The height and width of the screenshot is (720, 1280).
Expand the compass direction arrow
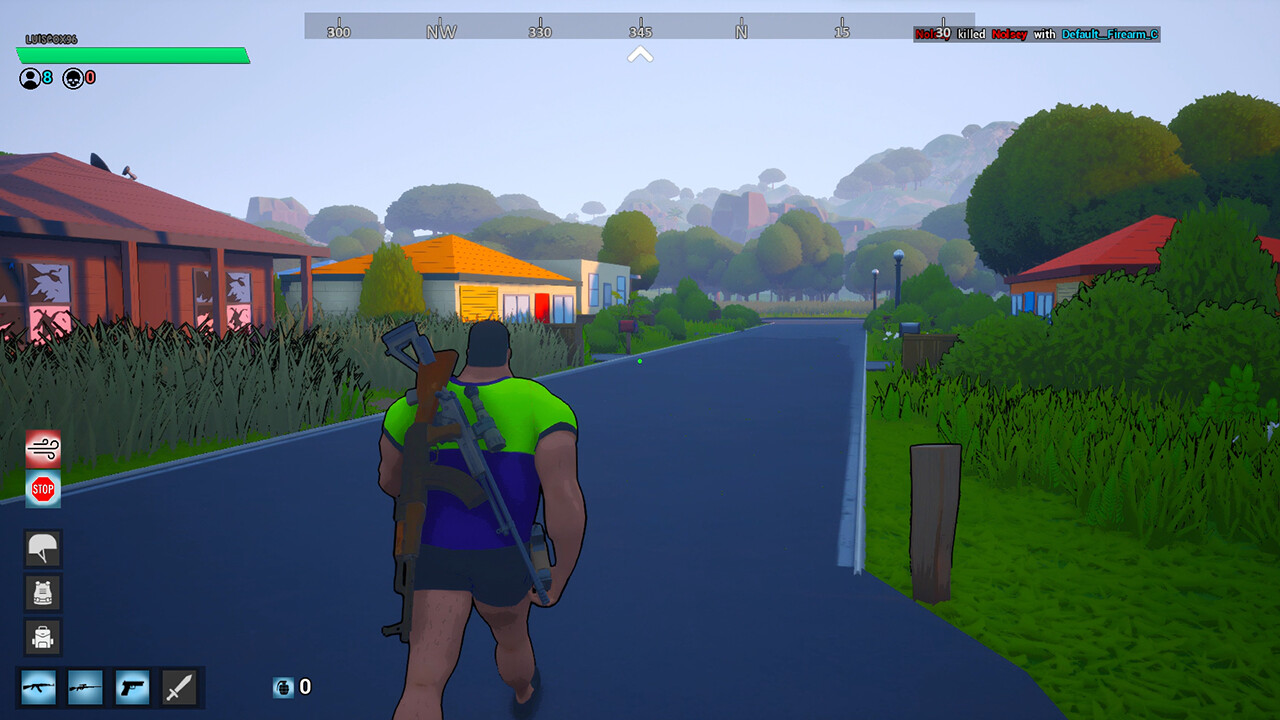pos(640,55)
